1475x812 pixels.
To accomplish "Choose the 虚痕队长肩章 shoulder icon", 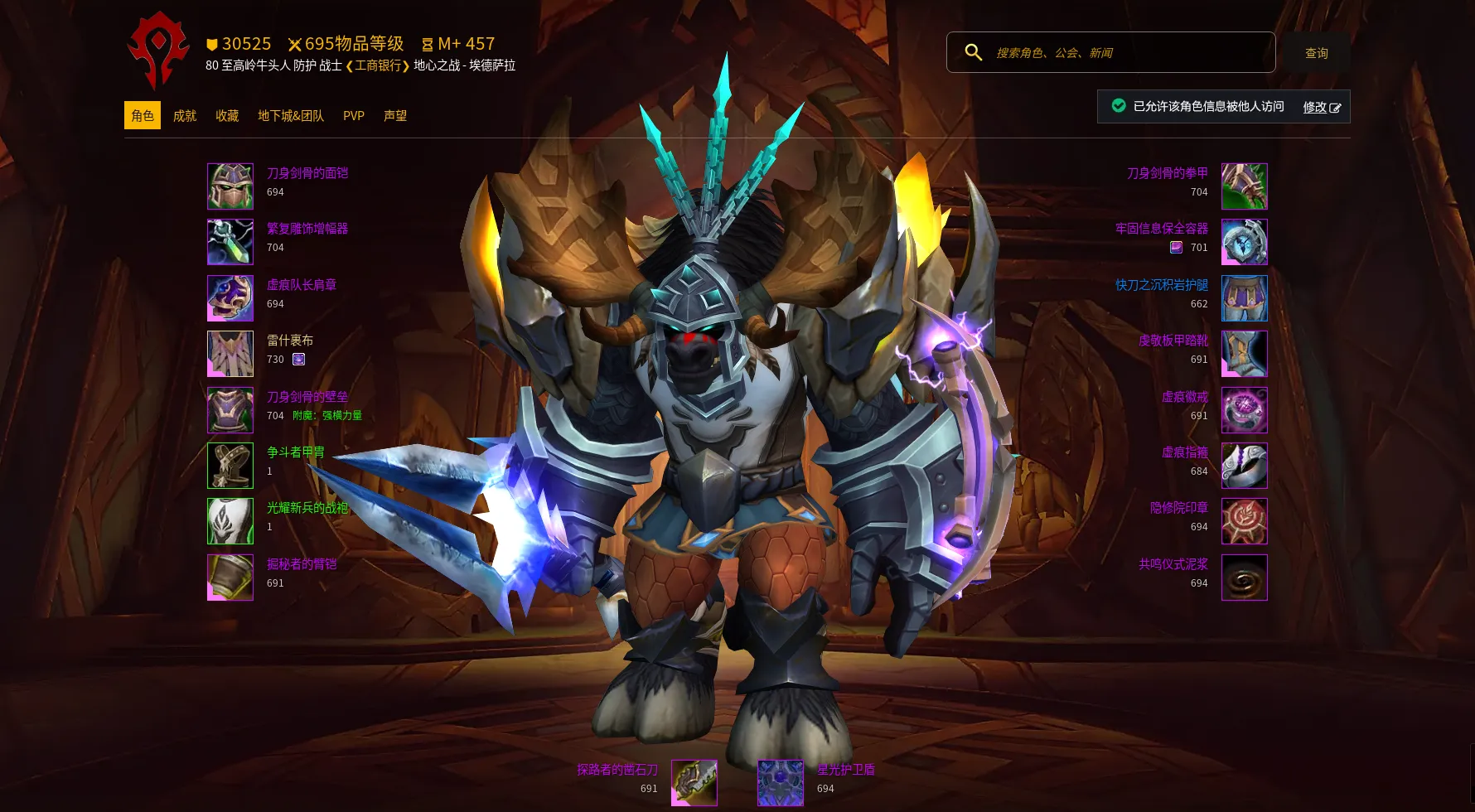I will pos(230,298).
